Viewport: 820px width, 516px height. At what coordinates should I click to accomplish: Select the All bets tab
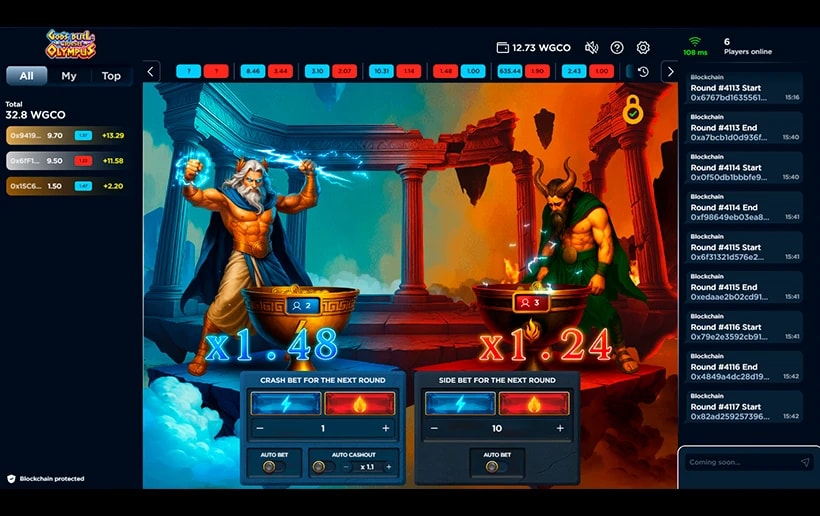click(x=27, y=76)
